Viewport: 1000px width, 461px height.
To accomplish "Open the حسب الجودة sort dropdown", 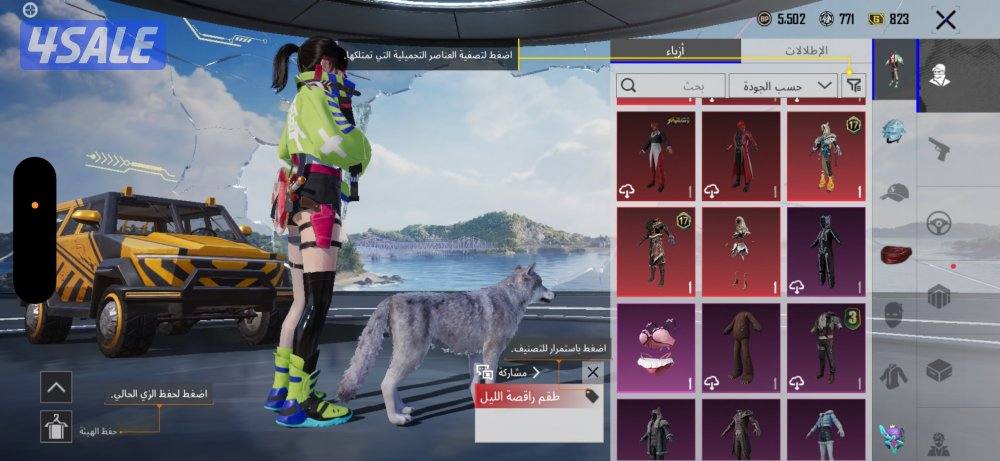I will [x=783, y=86].
